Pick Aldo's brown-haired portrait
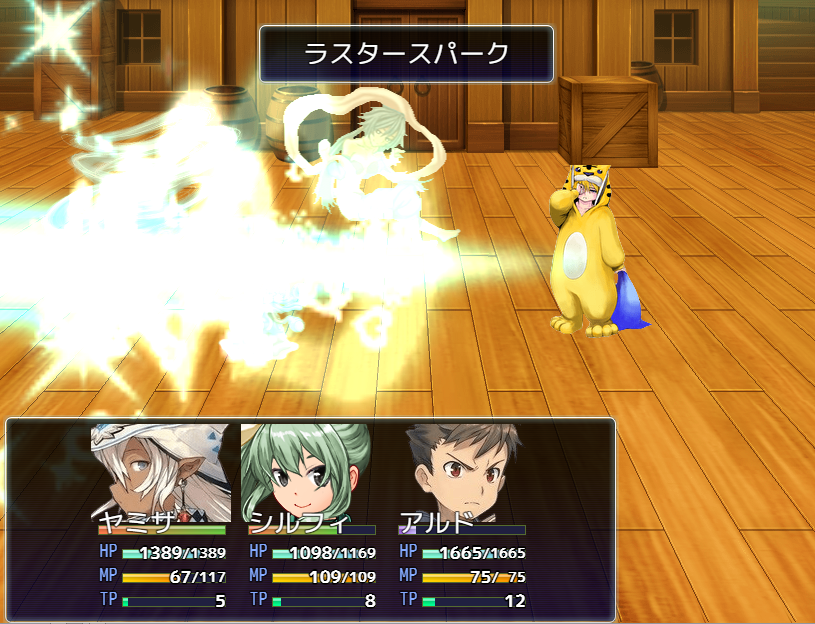The width and height of the screenshot is (815, 624). [461, 470]
